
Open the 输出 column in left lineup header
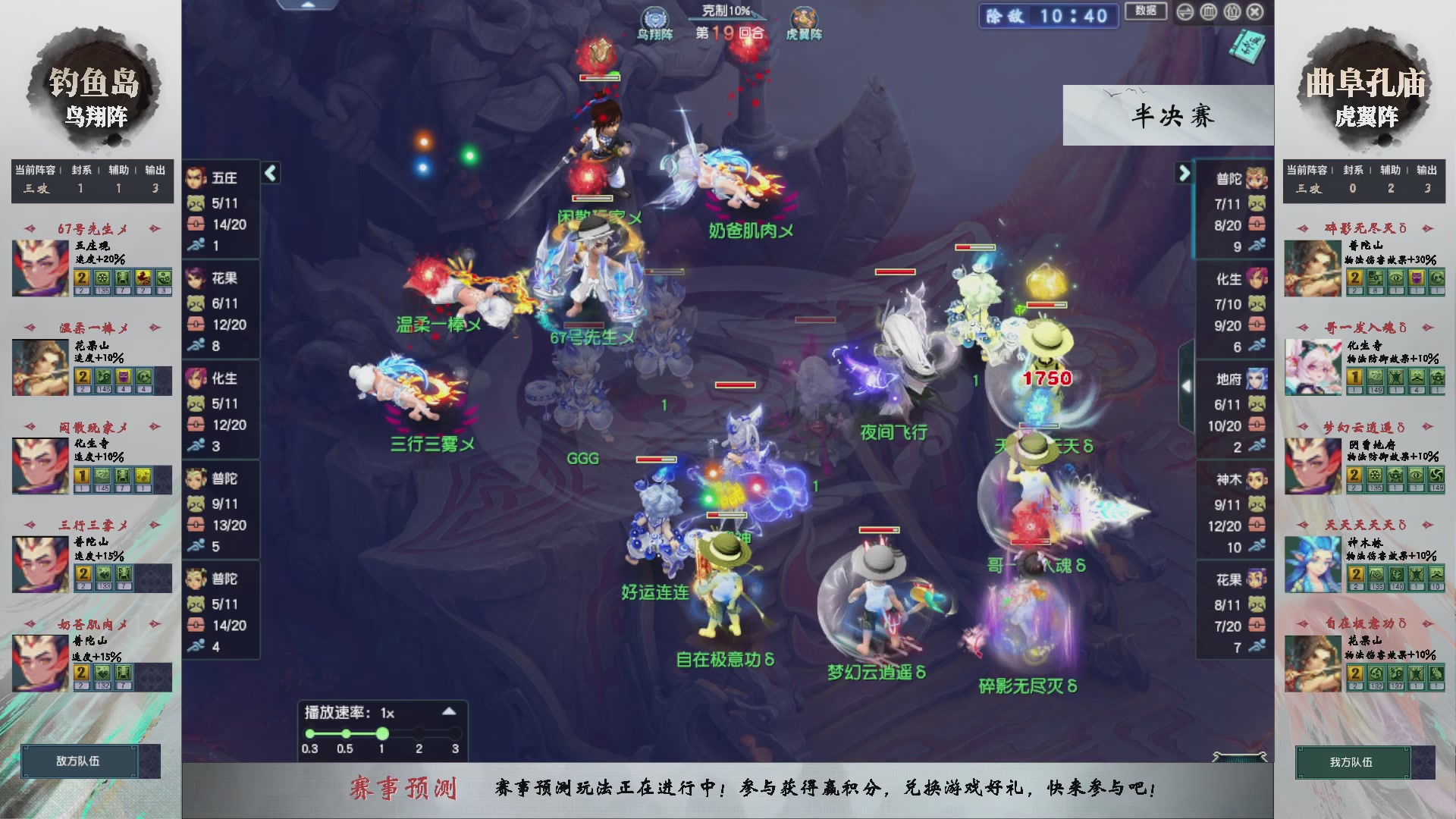tap(155, 170)
